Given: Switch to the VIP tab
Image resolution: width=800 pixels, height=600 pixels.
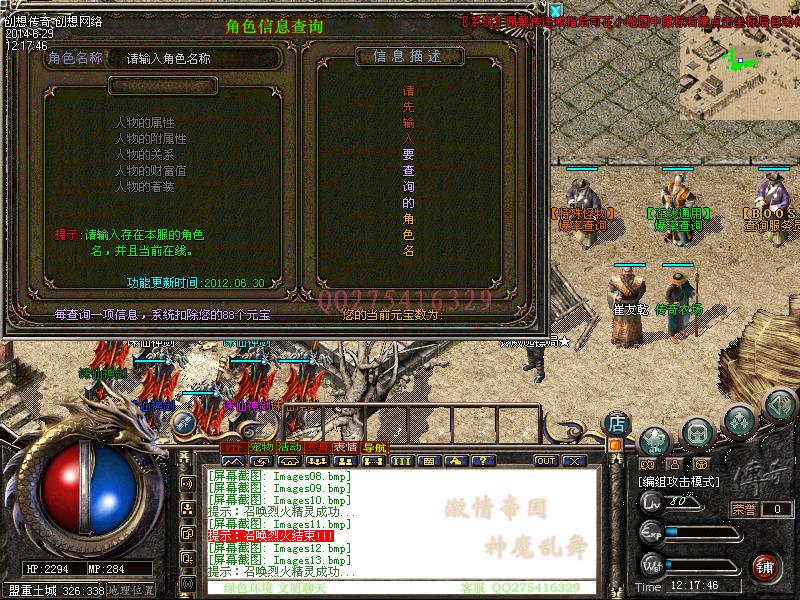Looking at the screenshot, I should tap(232, 446).
